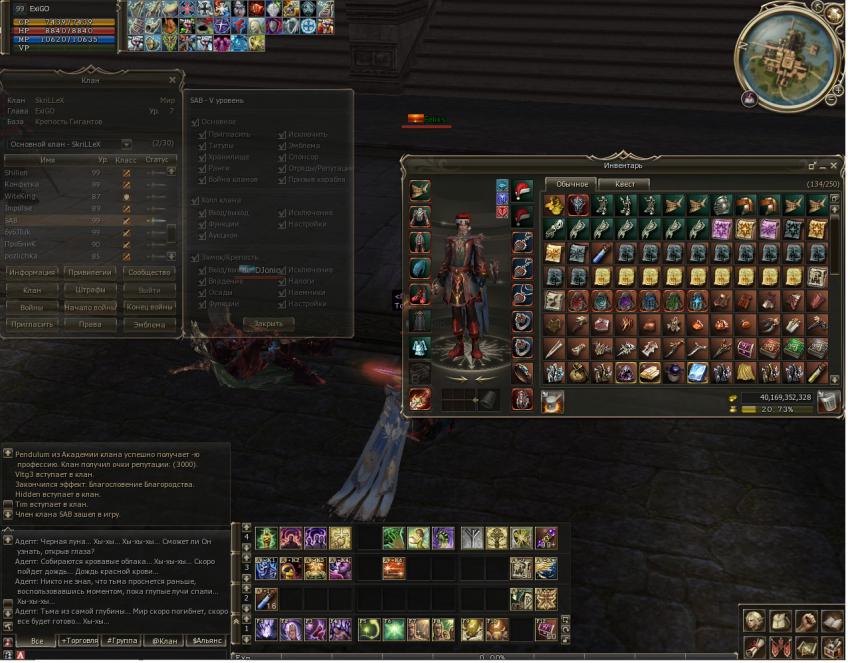The height and width of the screenshot is (663, 848).
Task: Click the Начало войны button
Action: (90, 307)
